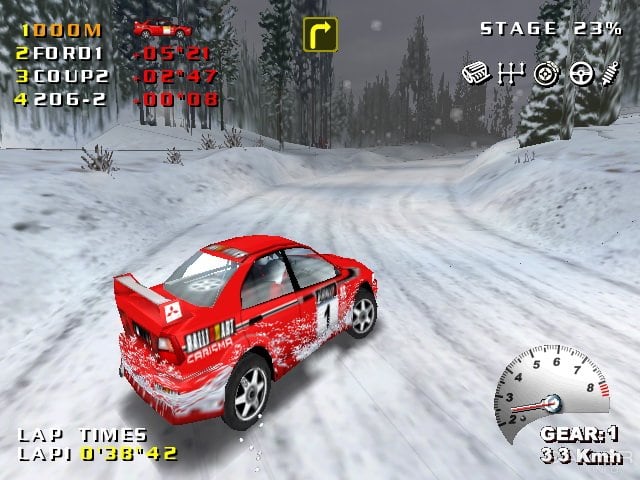Image resolution: width=640 pixels, height=480 pixels.
Task: Select the steering wheel status icon
Action: coord(581,72)
